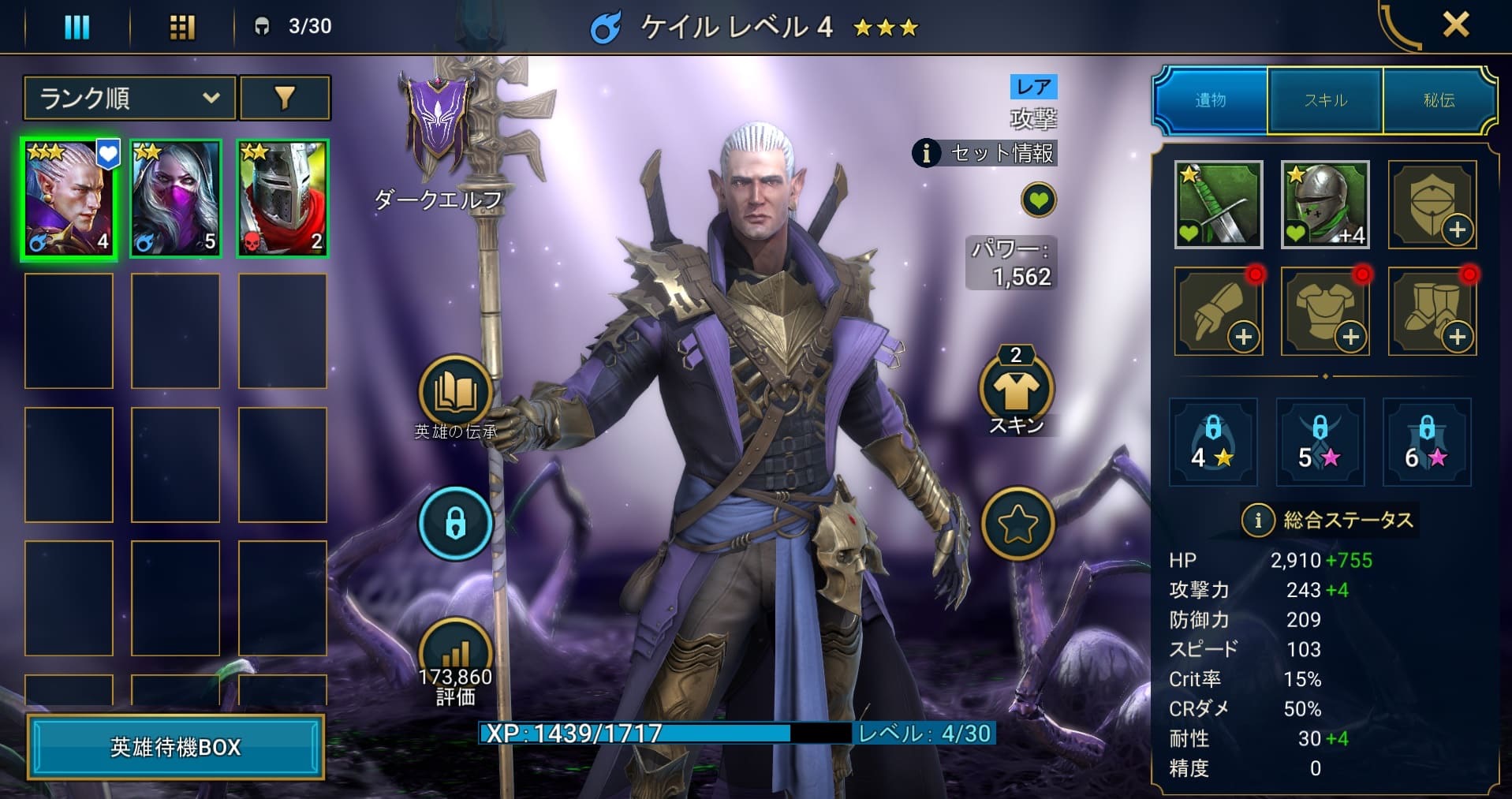Select the masked champion thumbnail with level 5

coord(175,197)
